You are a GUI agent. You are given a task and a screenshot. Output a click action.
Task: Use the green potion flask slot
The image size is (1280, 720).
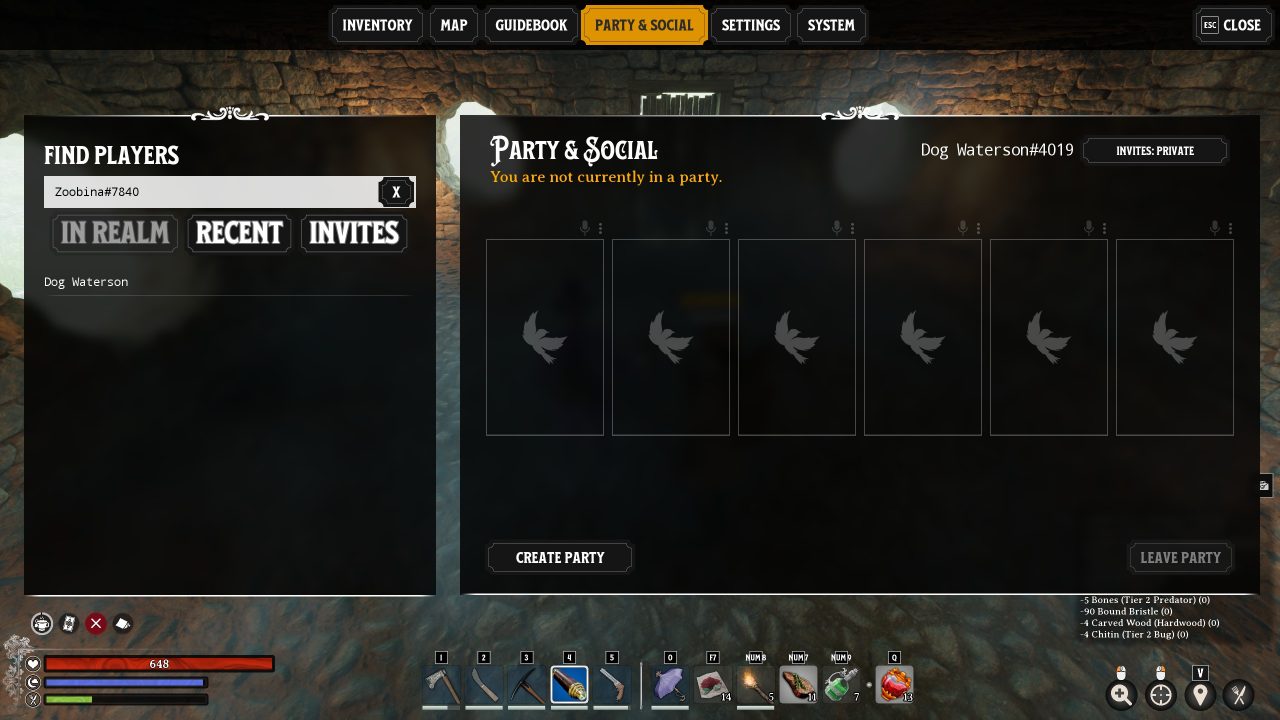point(841,686)
